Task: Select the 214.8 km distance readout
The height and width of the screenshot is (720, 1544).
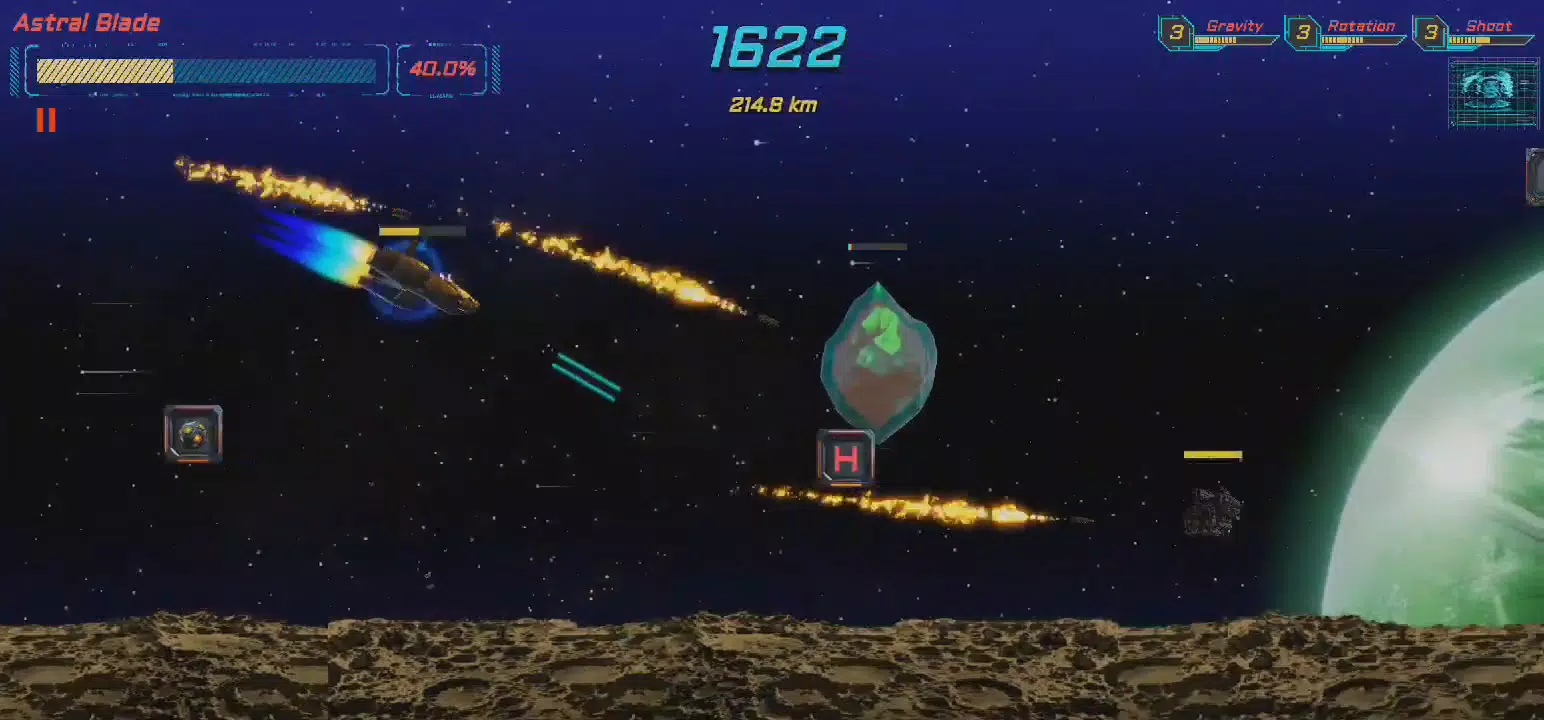Action: (x=771, y=103)
